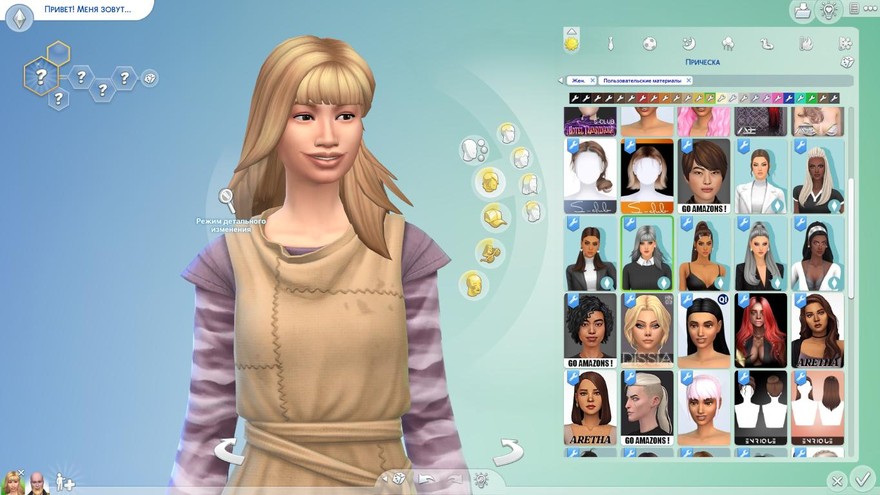Switch to athletic outfit ball category
Screen dimensions: 880x495
(649, 44)
